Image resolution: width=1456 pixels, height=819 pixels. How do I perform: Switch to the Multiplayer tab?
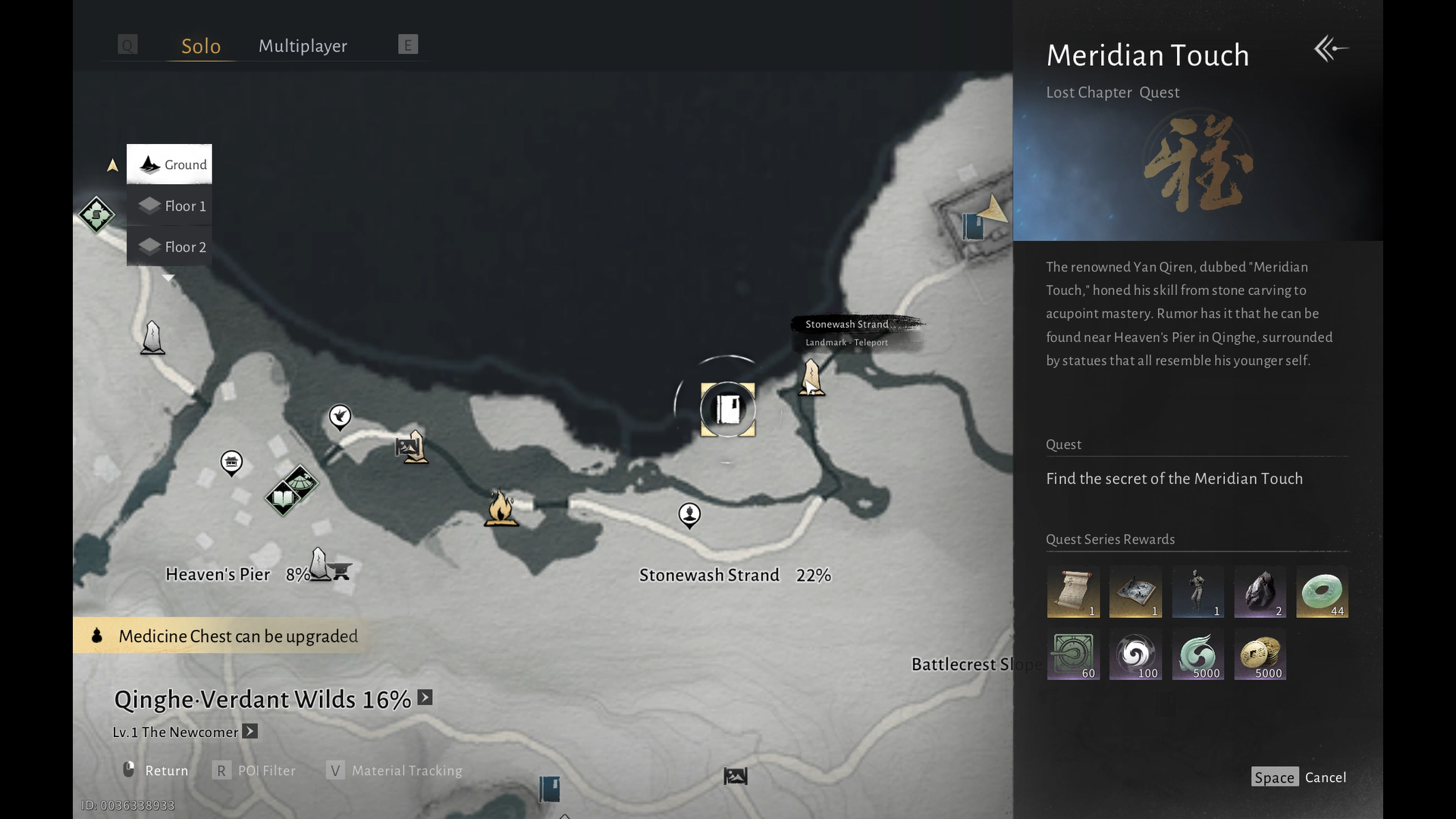303,46
